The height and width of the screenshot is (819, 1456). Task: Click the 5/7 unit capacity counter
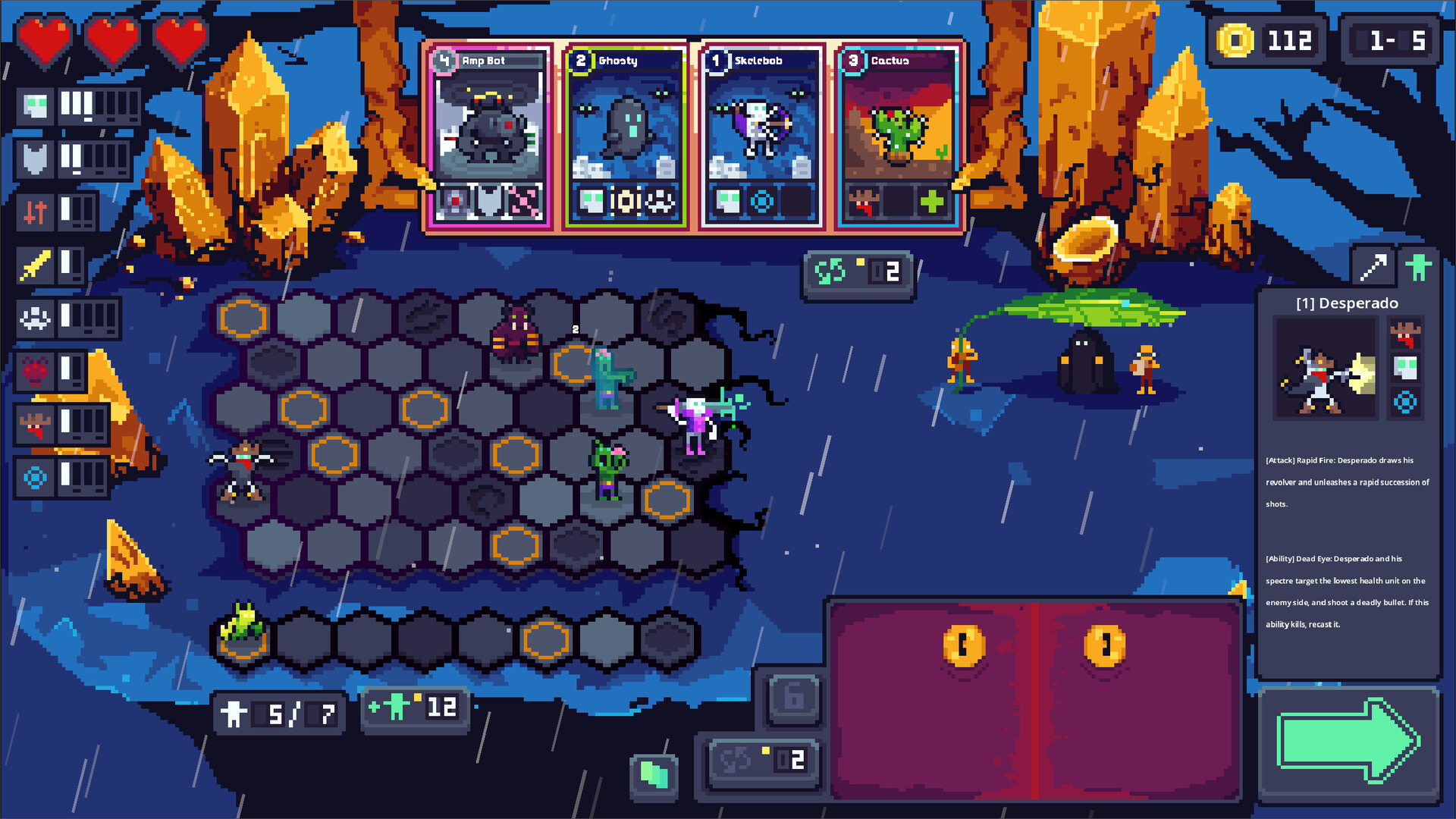click(278, 713)
